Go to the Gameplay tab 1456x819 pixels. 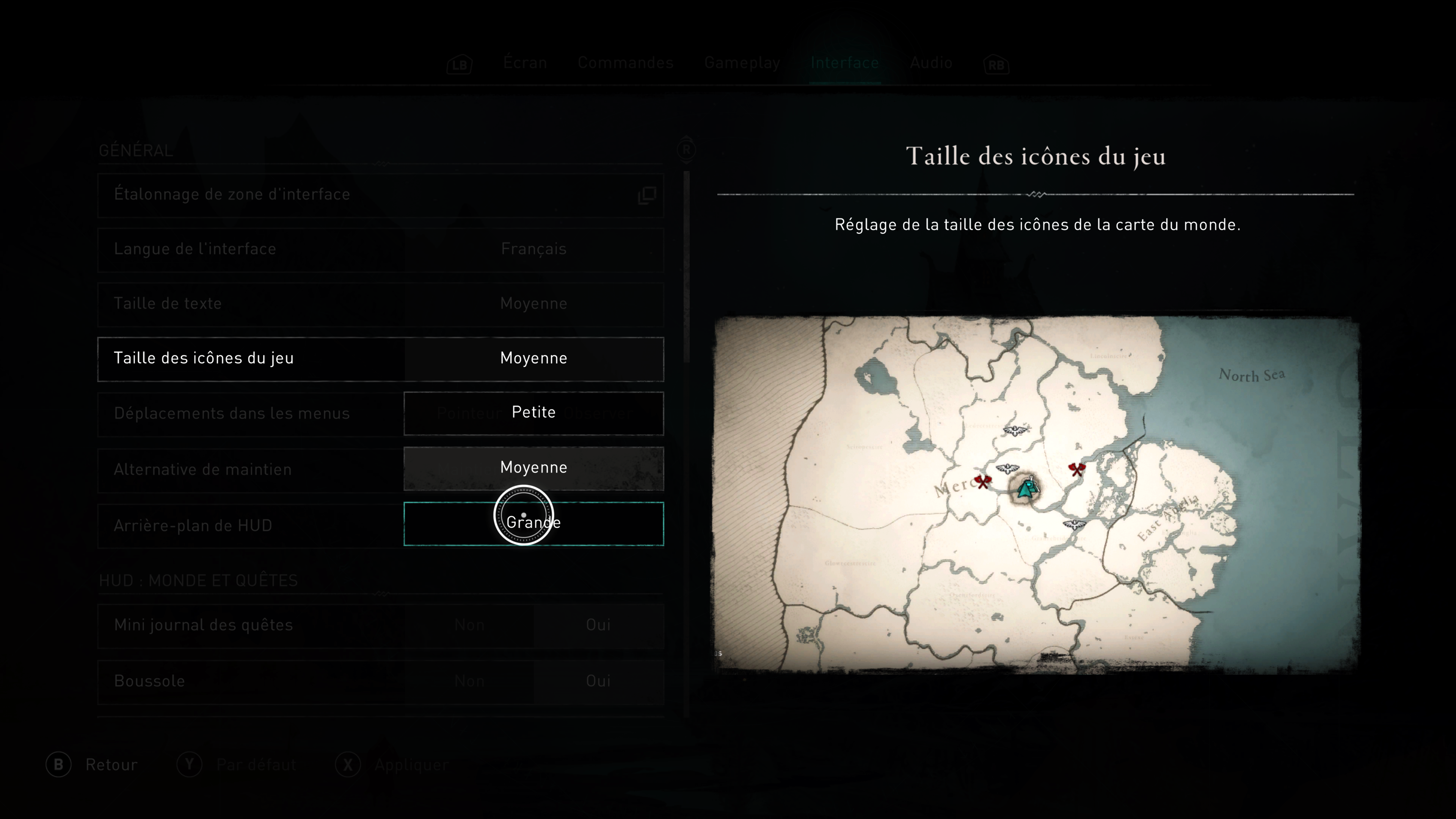point(742,63)
